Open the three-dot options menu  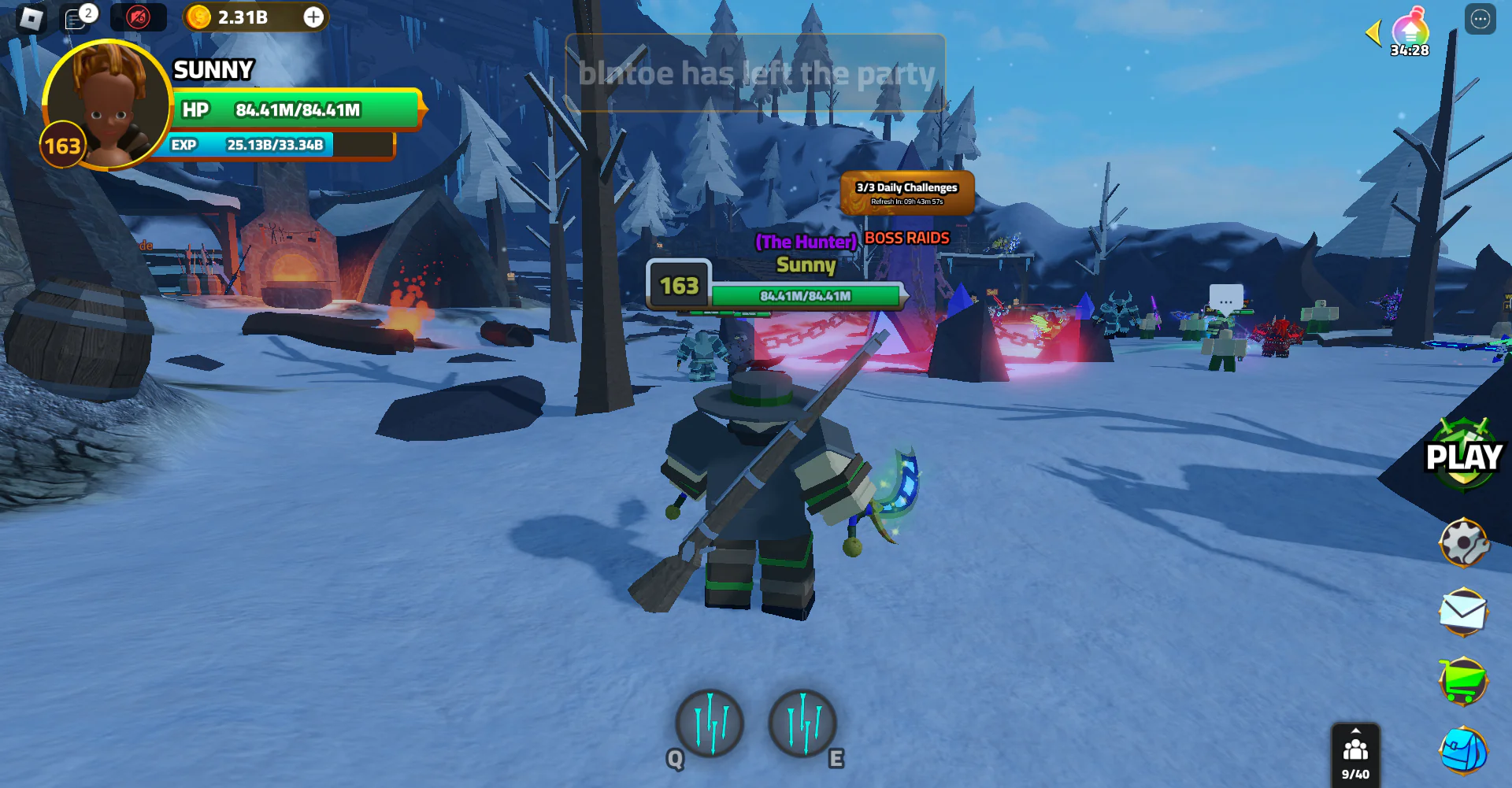coord(1480,19)
